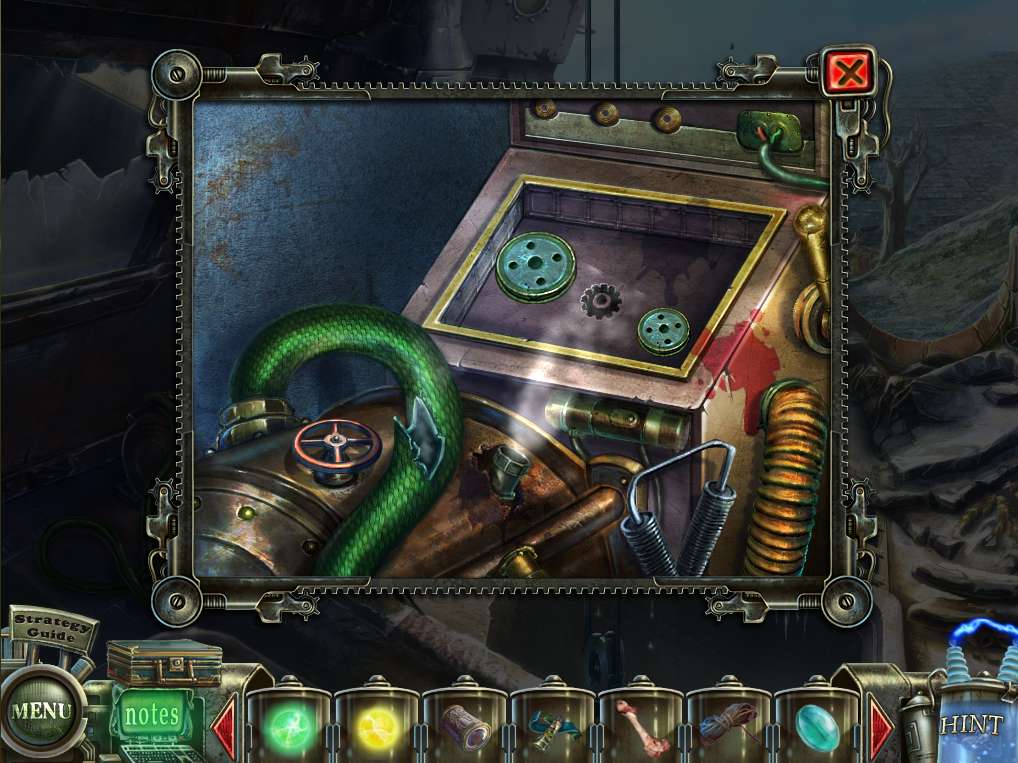Show previous inventory items with left arrow
Screen dimensions: 1018x763
coord(225,723)
